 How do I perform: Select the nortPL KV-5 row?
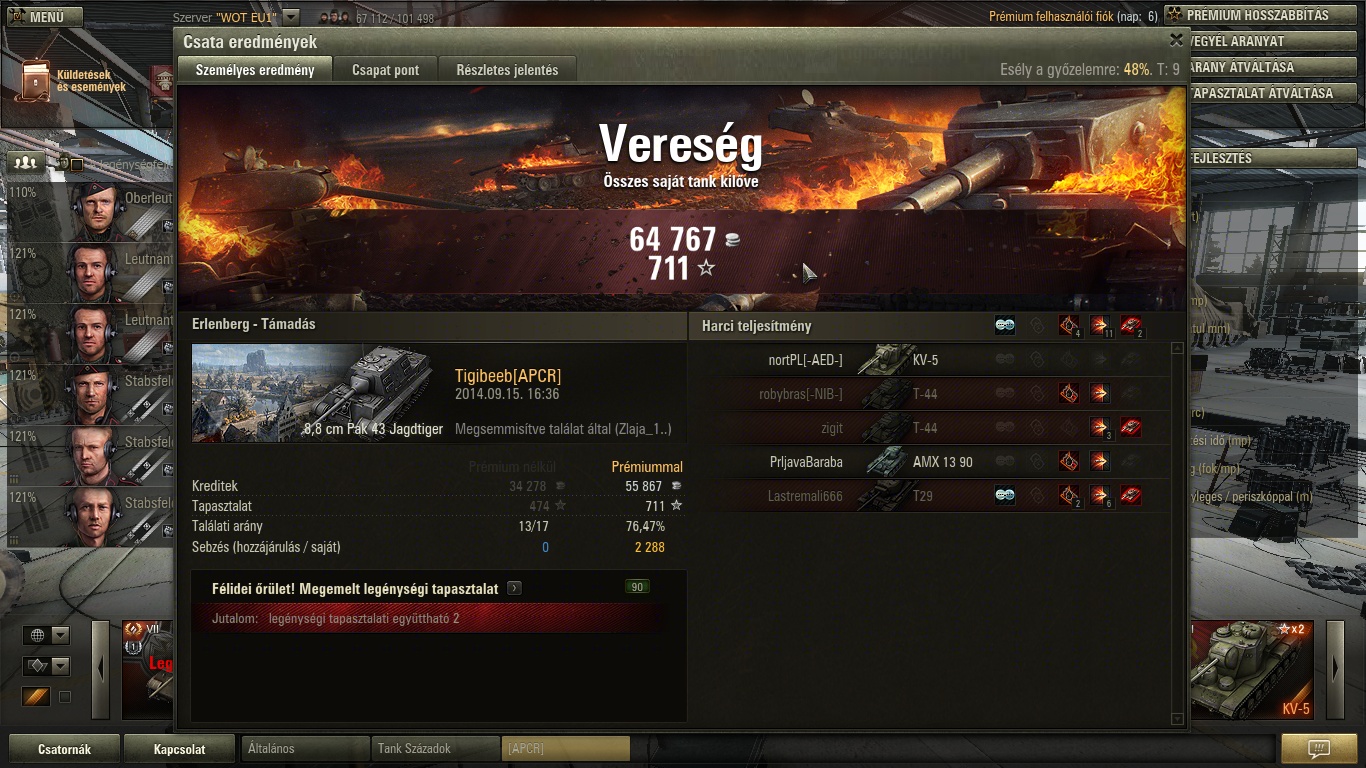[x=930, y=360]
